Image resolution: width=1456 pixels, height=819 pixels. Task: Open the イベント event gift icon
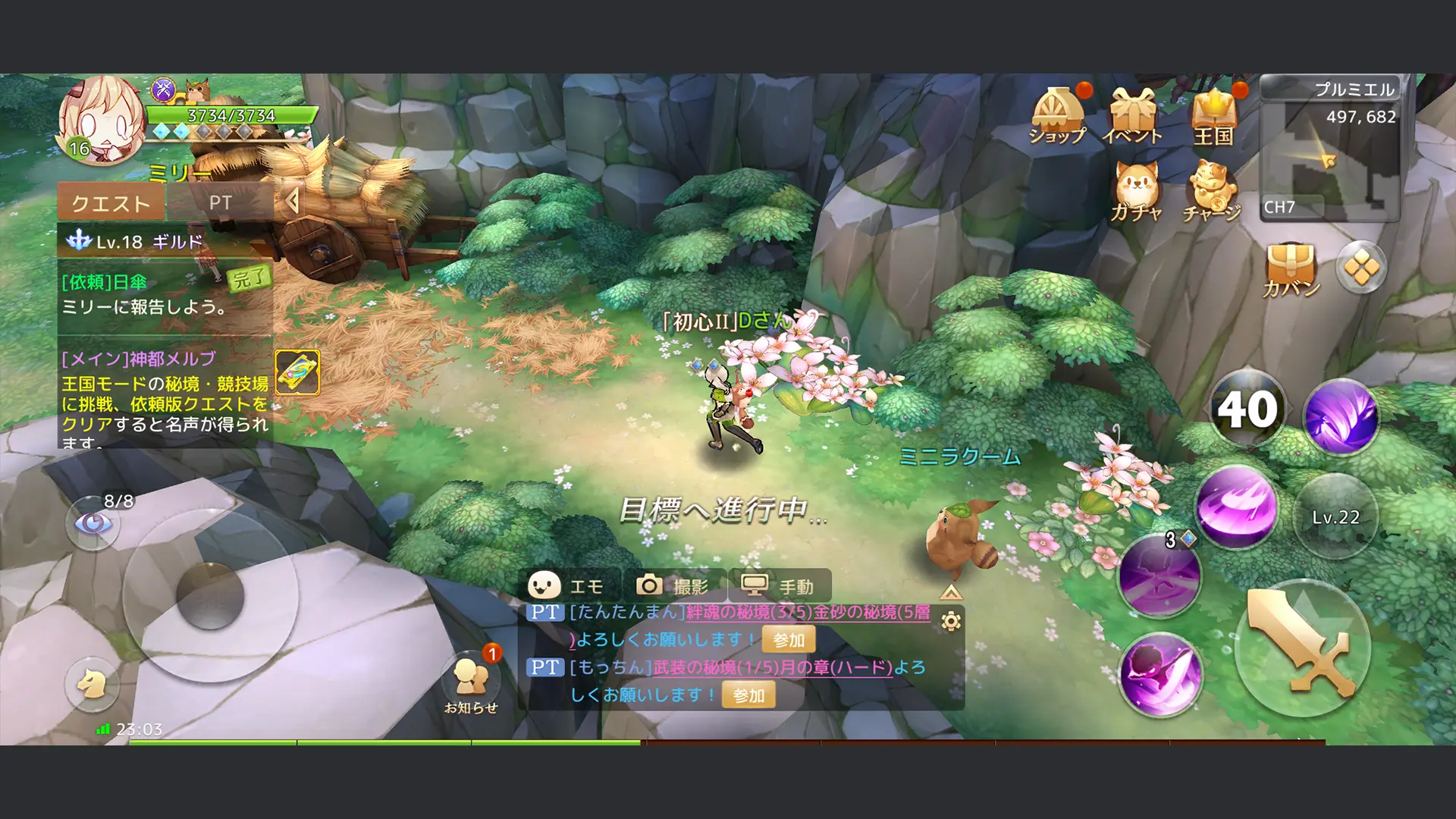tap(1132, 115)
